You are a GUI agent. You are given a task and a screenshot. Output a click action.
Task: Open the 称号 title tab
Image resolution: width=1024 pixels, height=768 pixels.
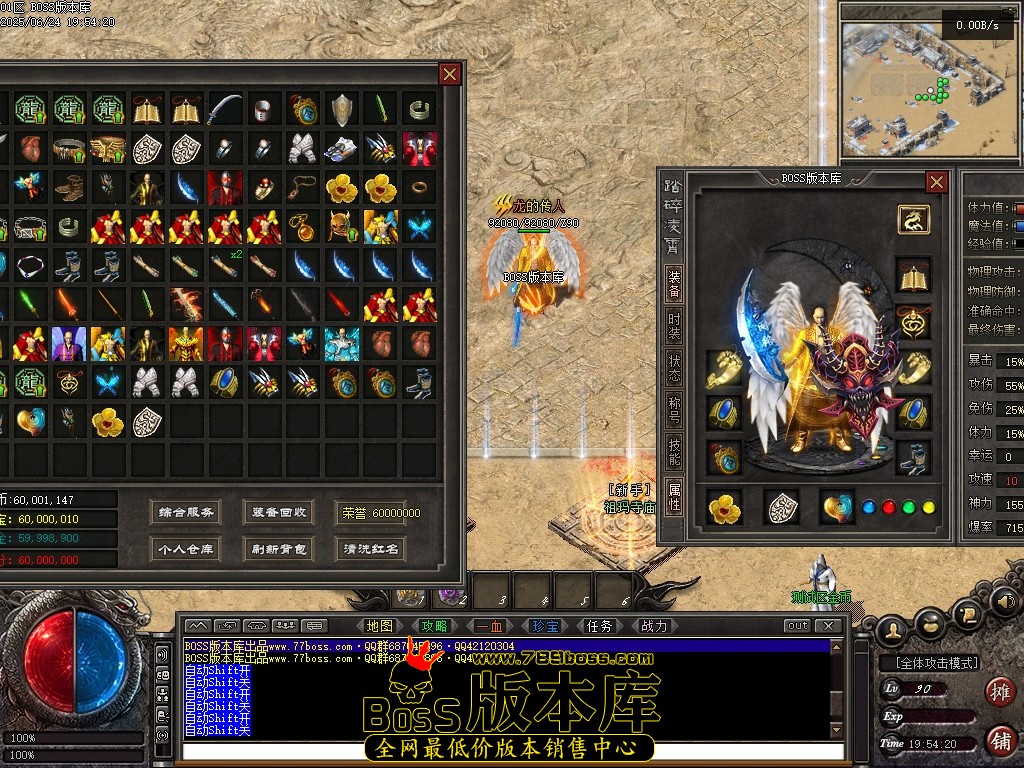(x=674, y=411)
